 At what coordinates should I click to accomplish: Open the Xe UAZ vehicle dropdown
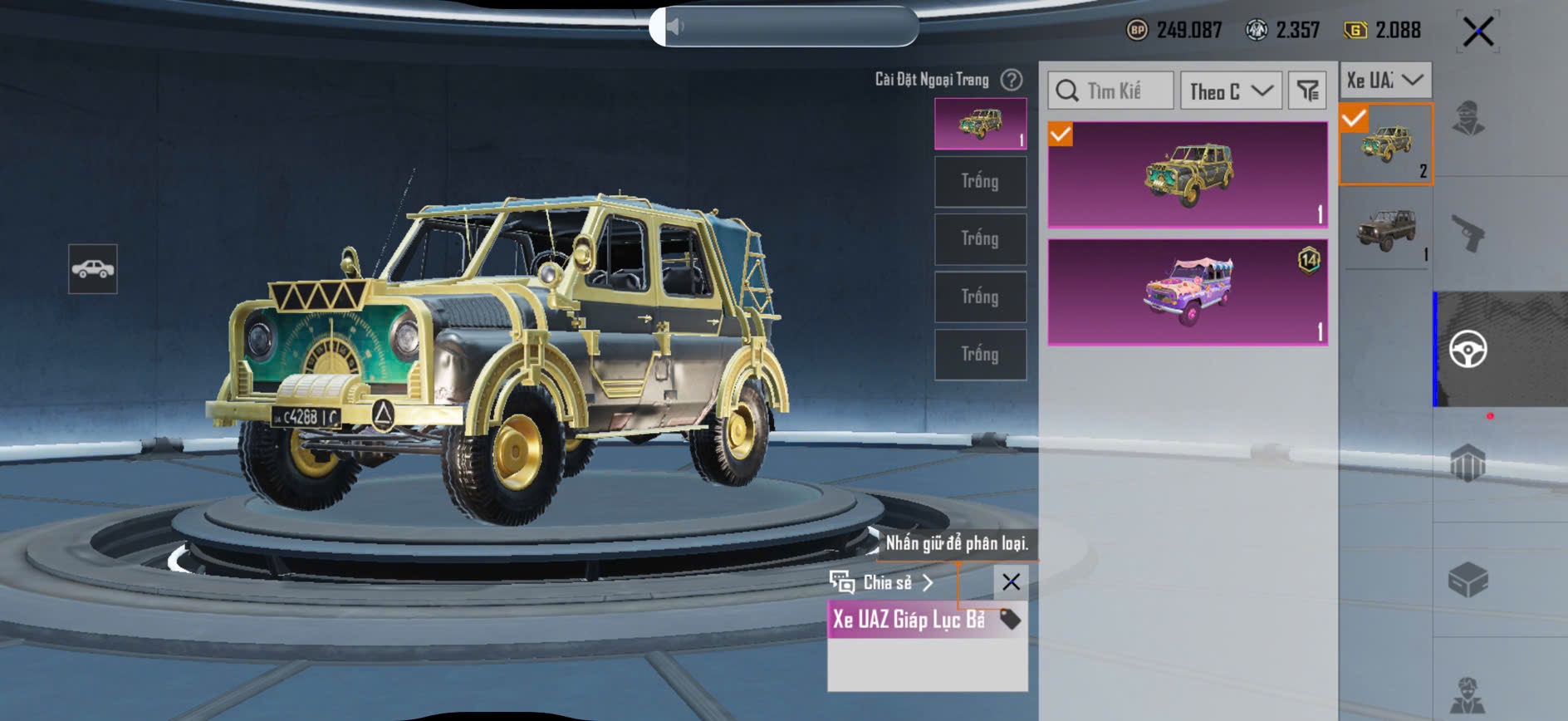(x=1384, y=81)
